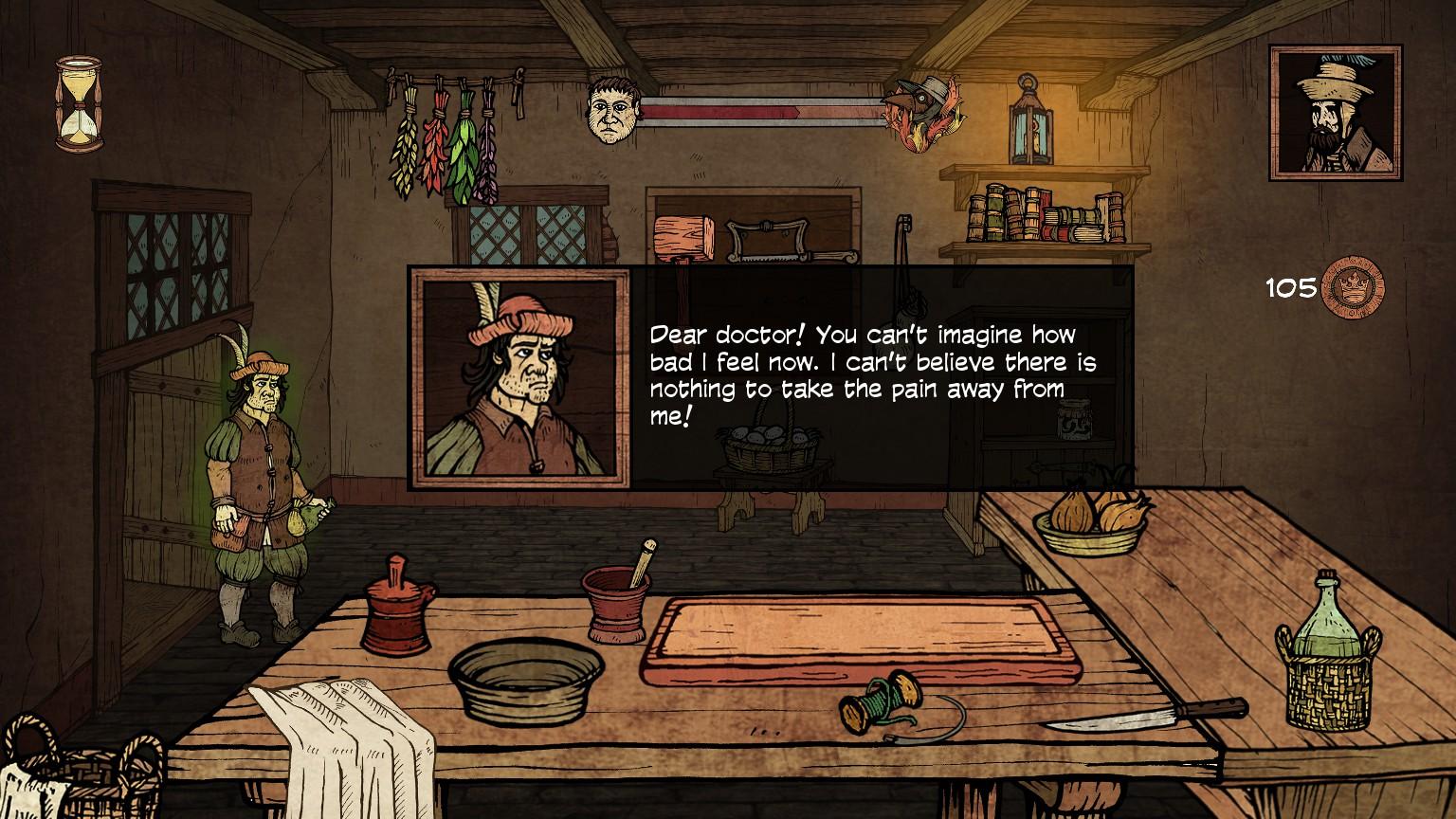1456x819 pixels.
Task: Continue the patient's dialogue text box
Action: (x=870, y=376)
